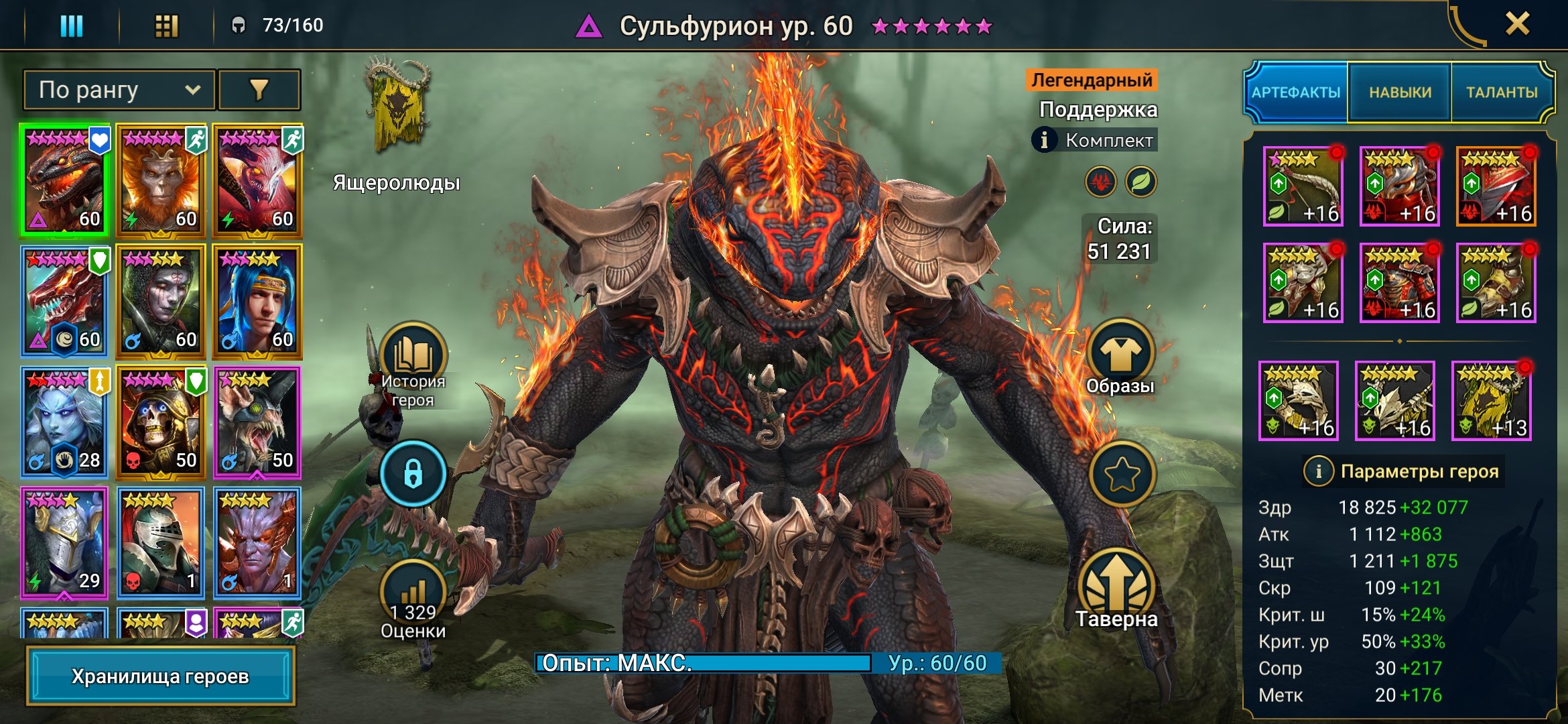Open the По рангу sort dropdown
This screenshot has width=1568, height=724.
119,90
